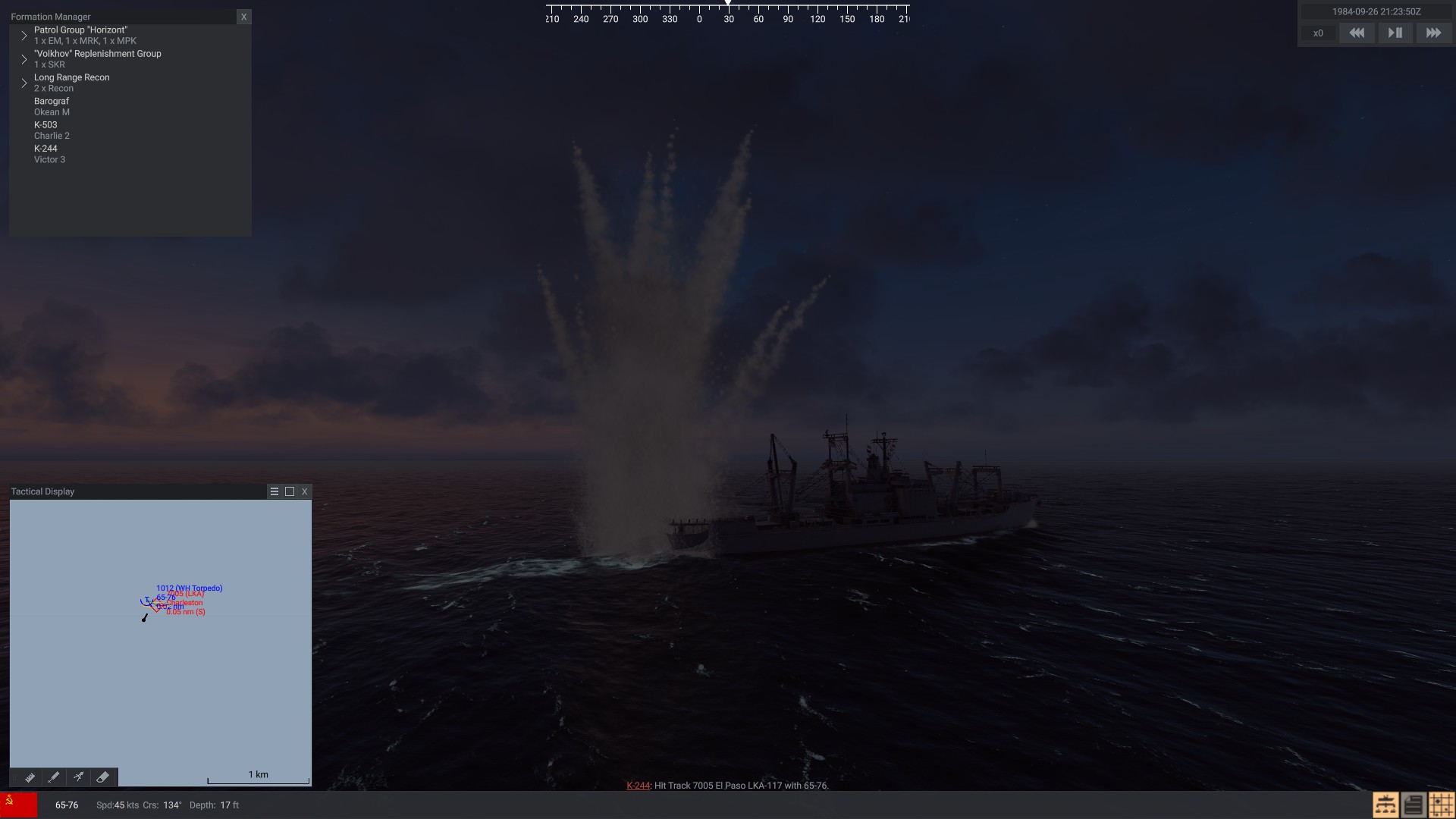Expand the Long Range Recon group

(x=24, y=83)
